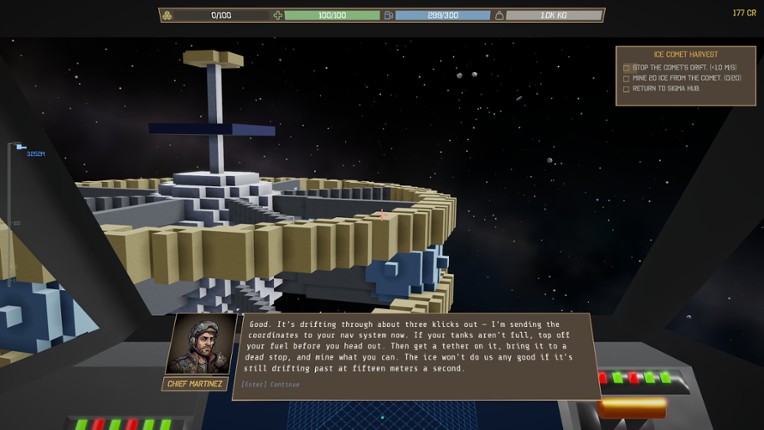Open the Ice Comet Harvest objective tracker
Screen dimensions: 764x430
684,53
